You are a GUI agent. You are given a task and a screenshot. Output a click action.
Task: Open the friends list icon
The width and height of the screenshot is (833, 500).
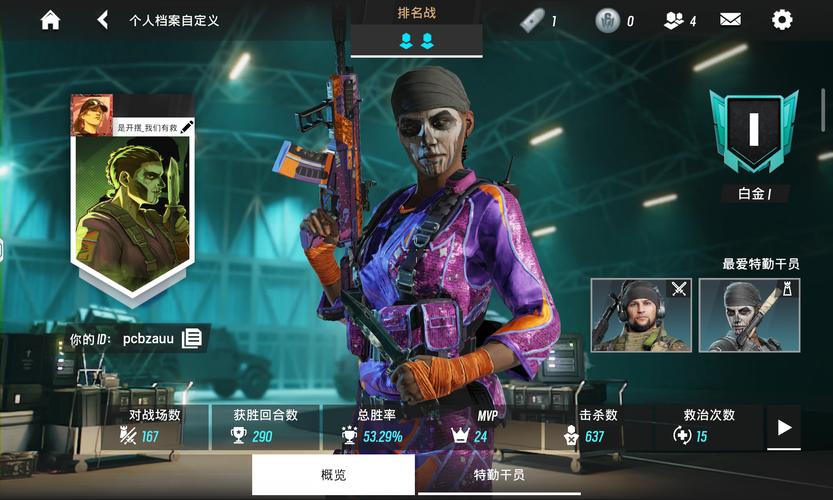(x=679, y=20)
